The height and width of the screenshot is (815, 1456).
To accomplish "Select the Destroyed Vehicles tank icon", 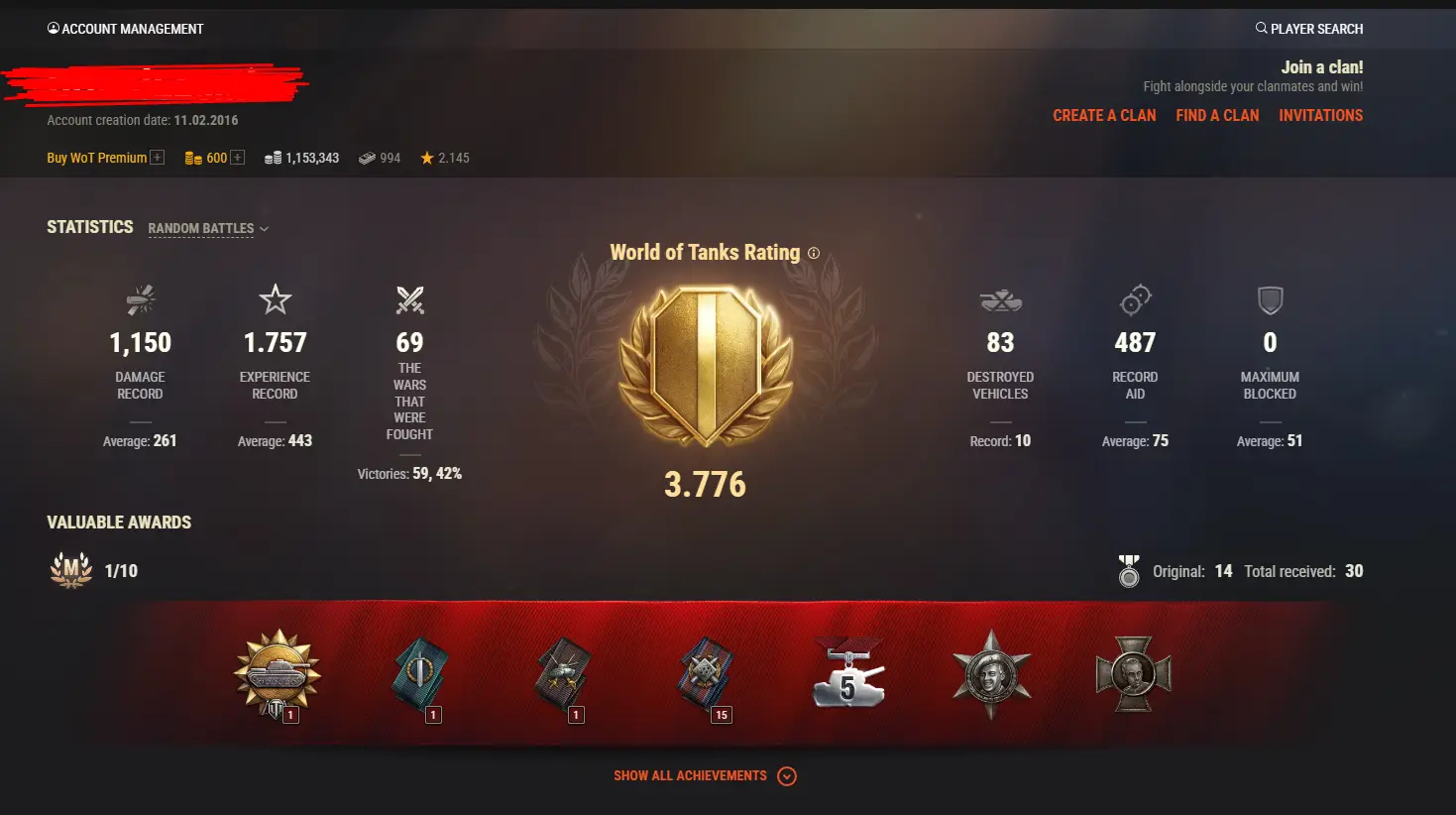I will 1000,299.
